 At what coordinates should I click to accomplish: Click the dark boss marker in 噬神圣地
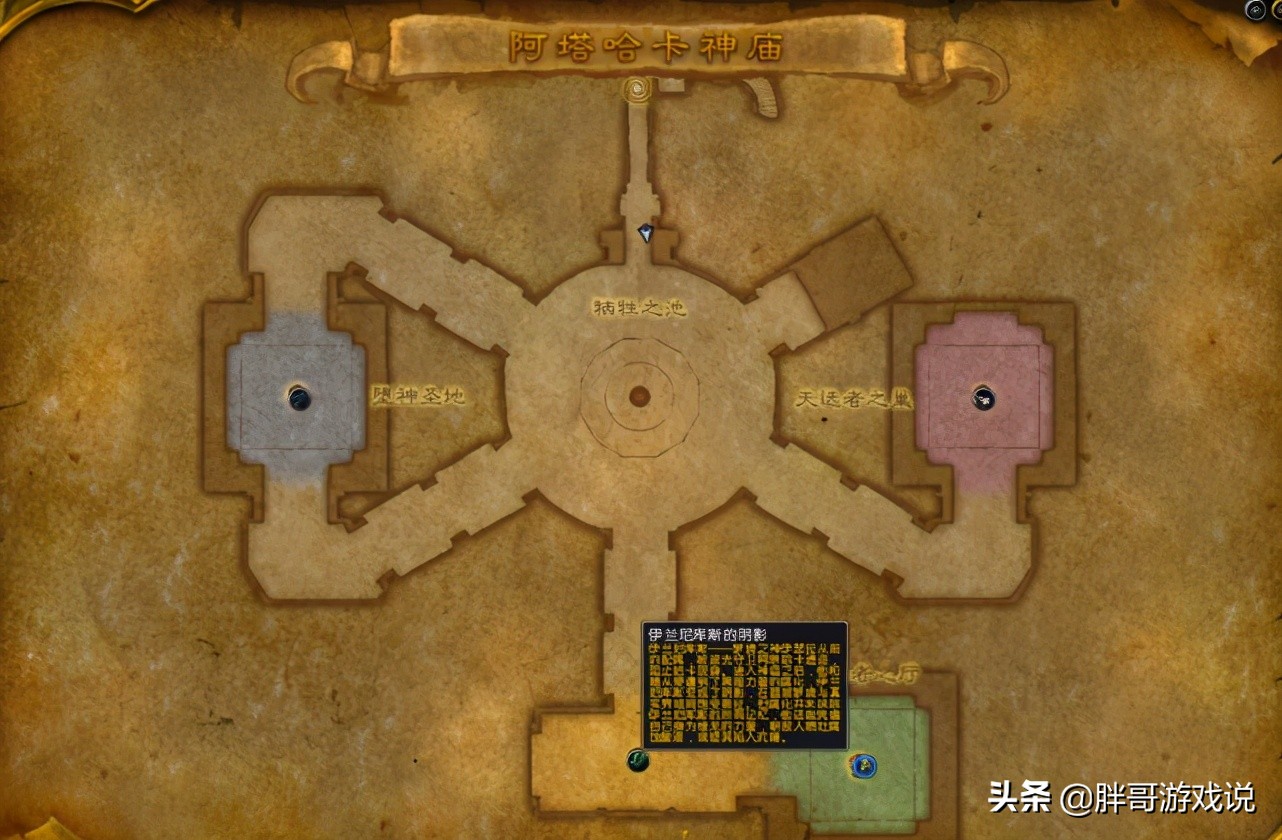299,397
